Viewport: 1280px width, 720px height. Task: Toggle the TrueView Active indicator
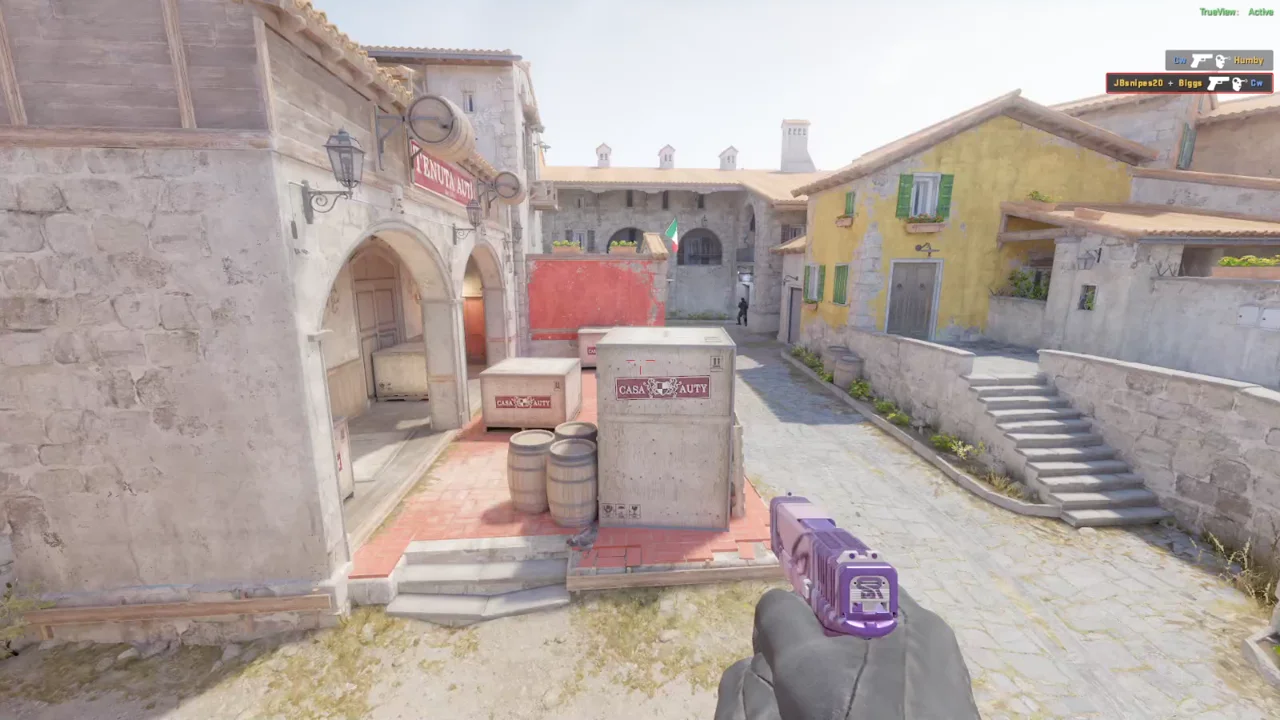click(1235, 10)
